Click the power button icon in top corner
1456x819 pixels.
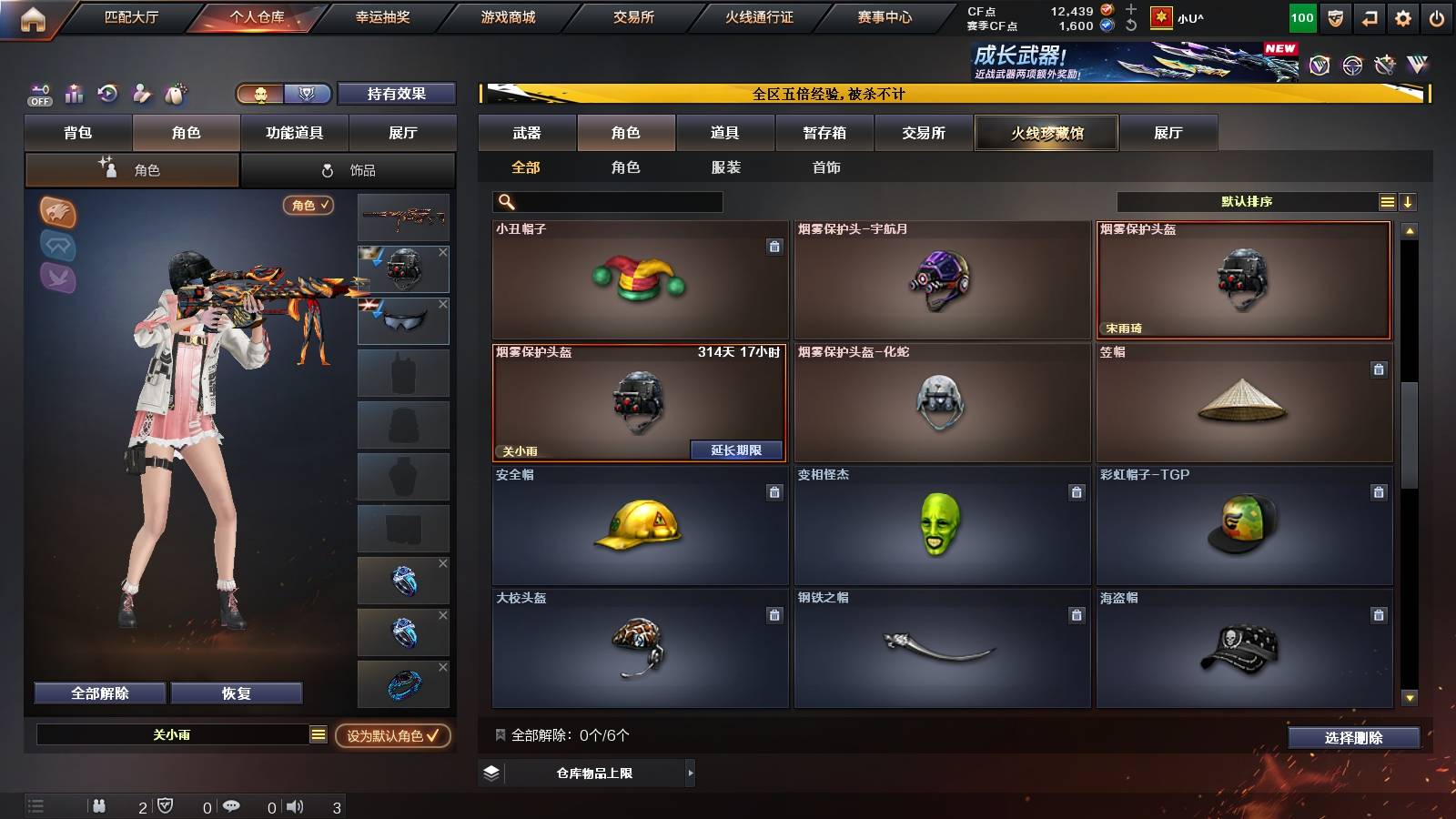(x=1439, y=16)
